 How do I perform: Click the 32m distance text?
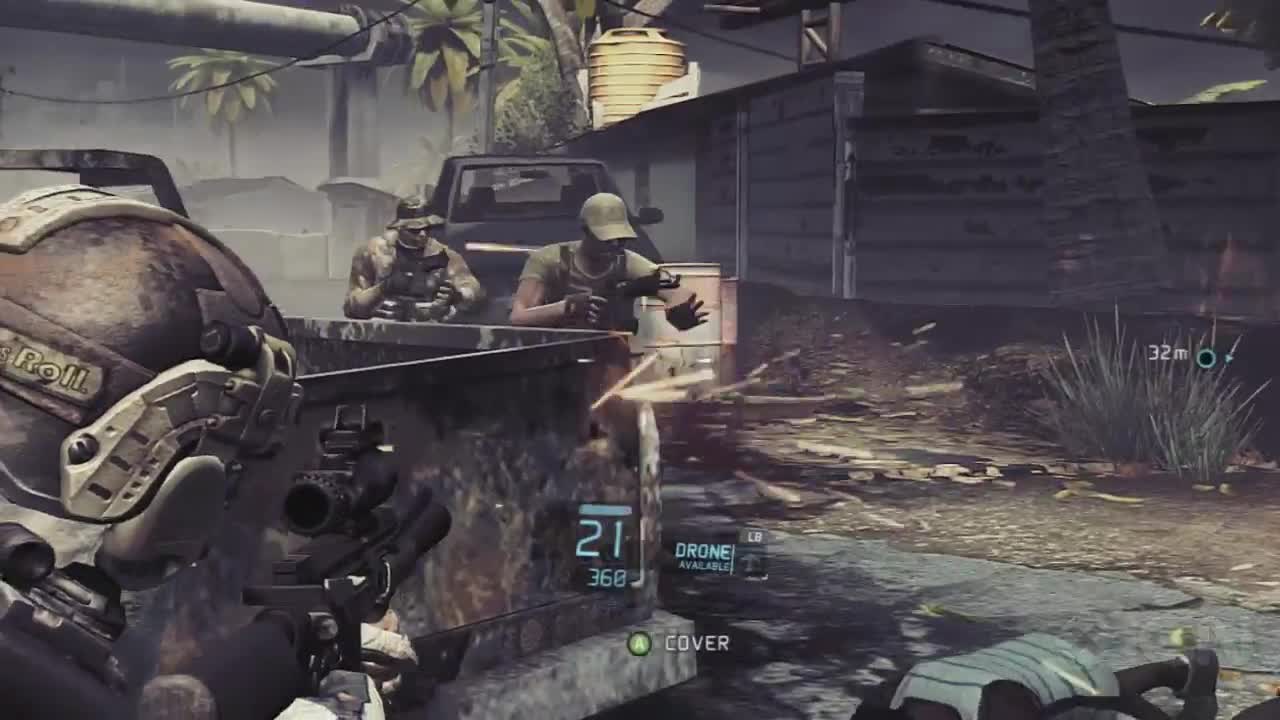(x=1167, y=352)
